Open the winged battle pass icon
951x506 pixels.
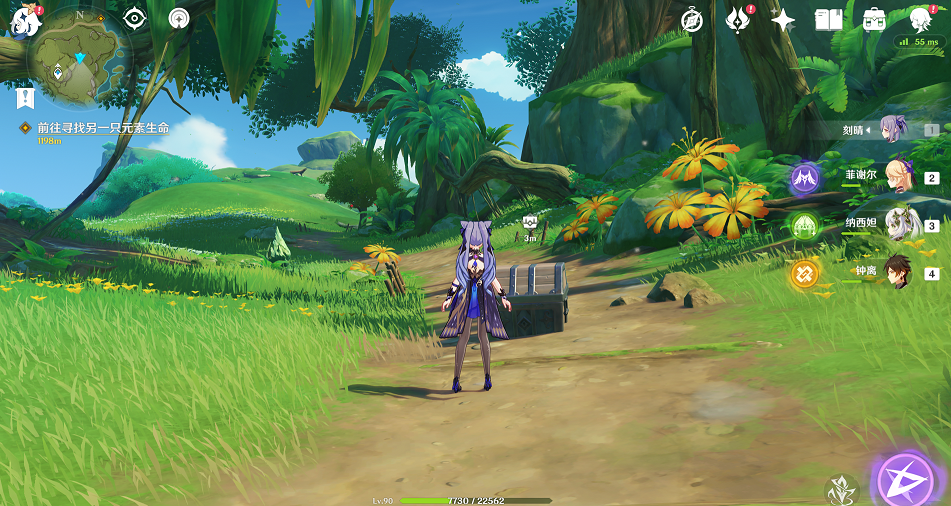[738, 19]
